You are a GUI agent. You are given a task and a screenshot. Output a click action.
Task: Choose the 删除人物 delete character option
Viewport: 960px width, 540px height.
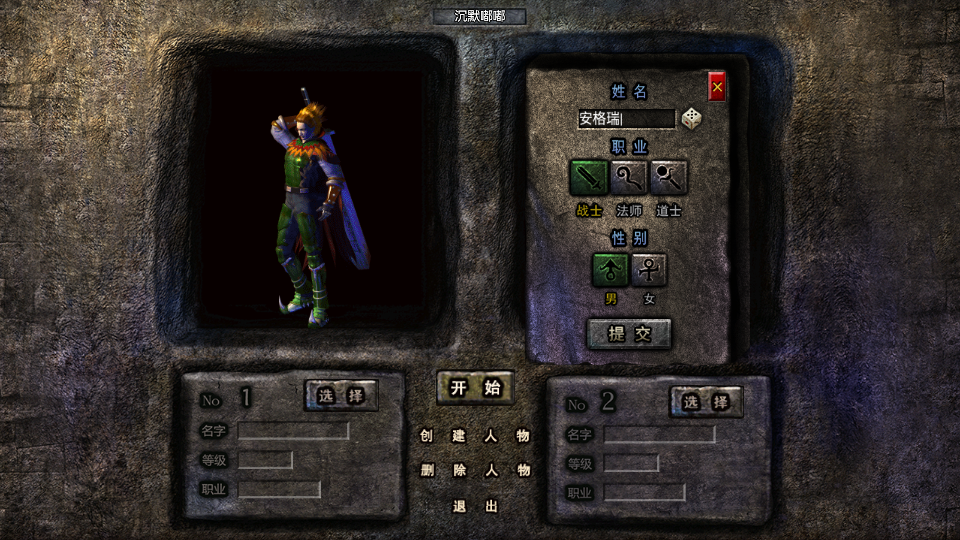[475, 470]
